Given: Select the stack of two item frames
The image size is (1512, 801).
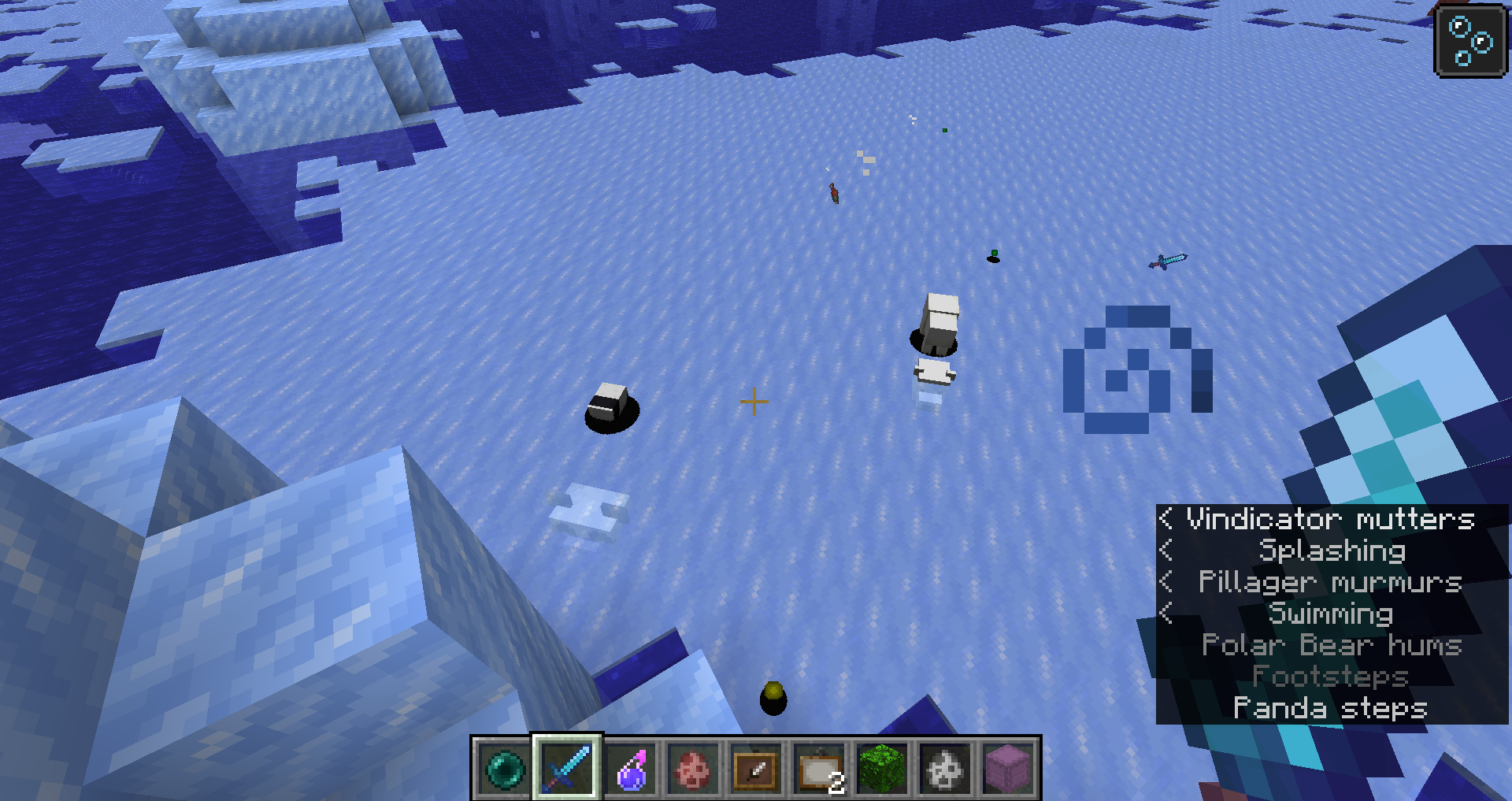Looking at the screenshot, I should (x=819, y=768).
